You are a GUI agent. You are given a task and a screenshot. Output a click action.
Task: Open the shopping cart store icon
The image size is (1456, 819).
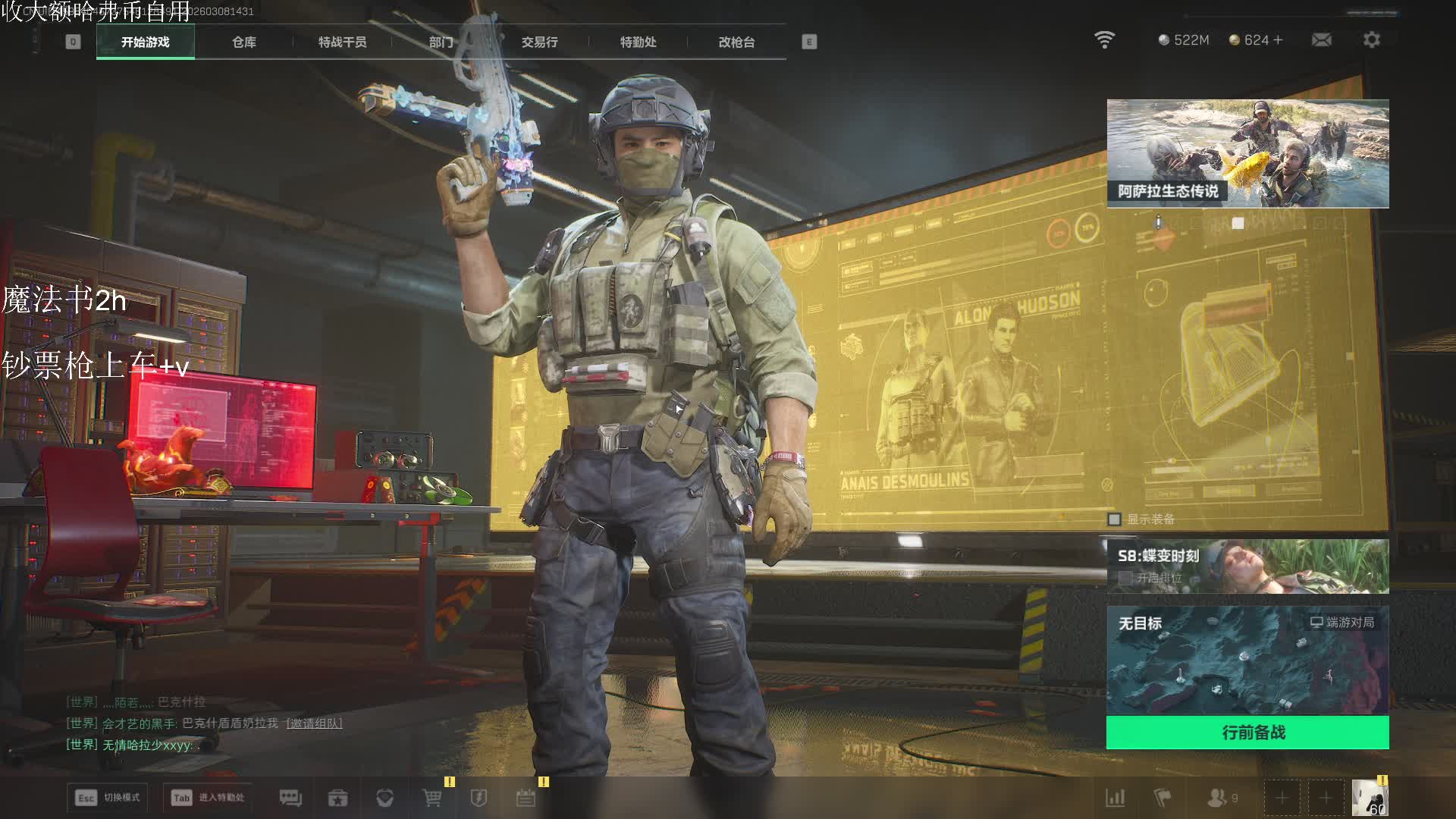tap(432, 798)
